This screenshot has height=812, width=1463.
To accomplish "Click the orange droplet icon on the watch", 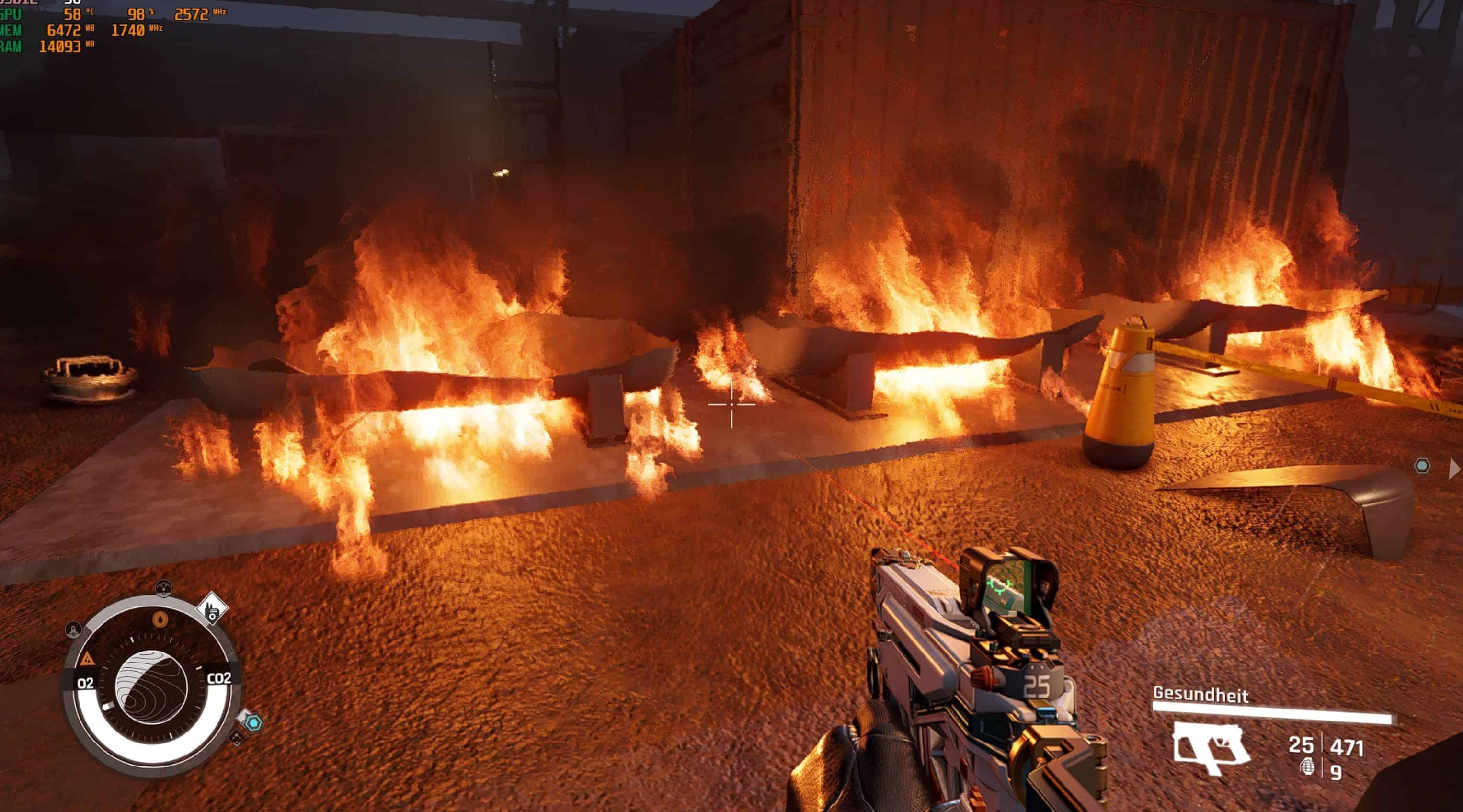I will 160,618.
